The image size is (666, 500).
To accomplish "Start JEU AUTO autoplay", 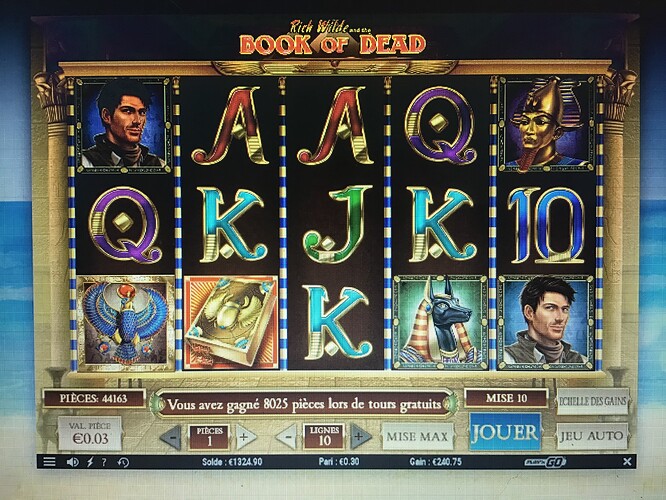I will tap(592, 436).
